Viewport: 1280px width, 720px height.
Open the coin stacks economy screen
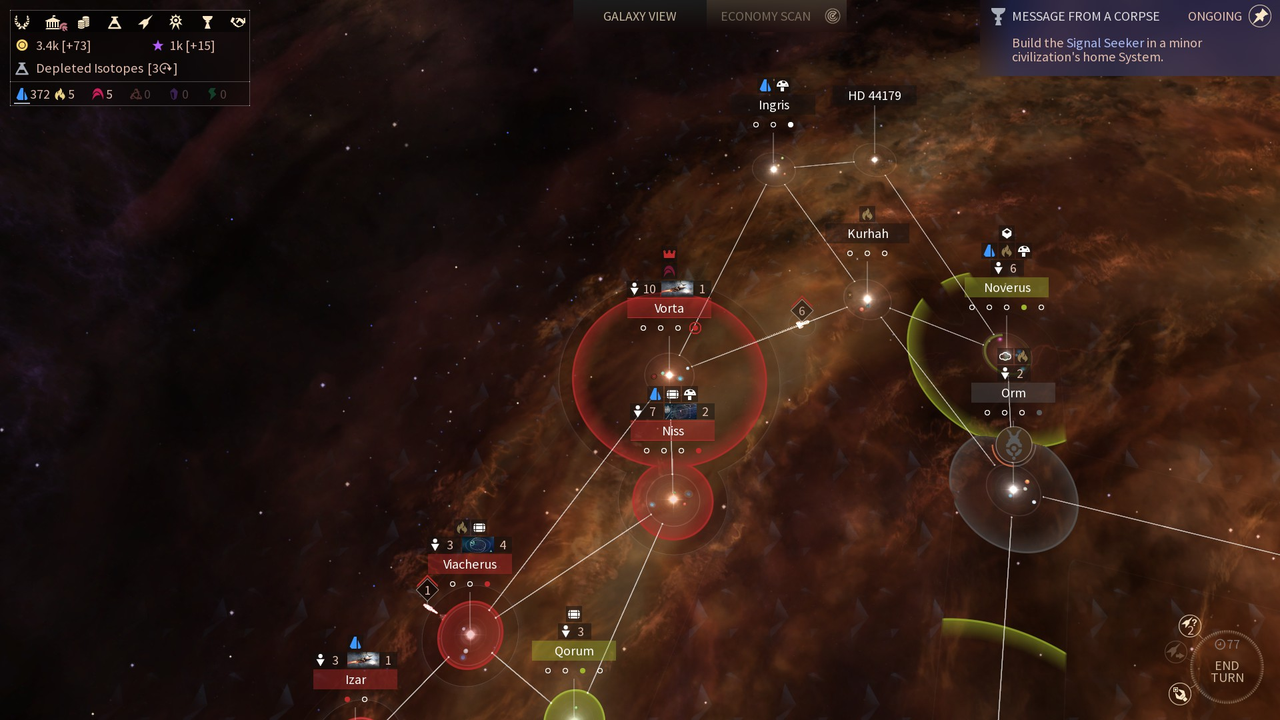pyautogui.click(x=84, y=22)
